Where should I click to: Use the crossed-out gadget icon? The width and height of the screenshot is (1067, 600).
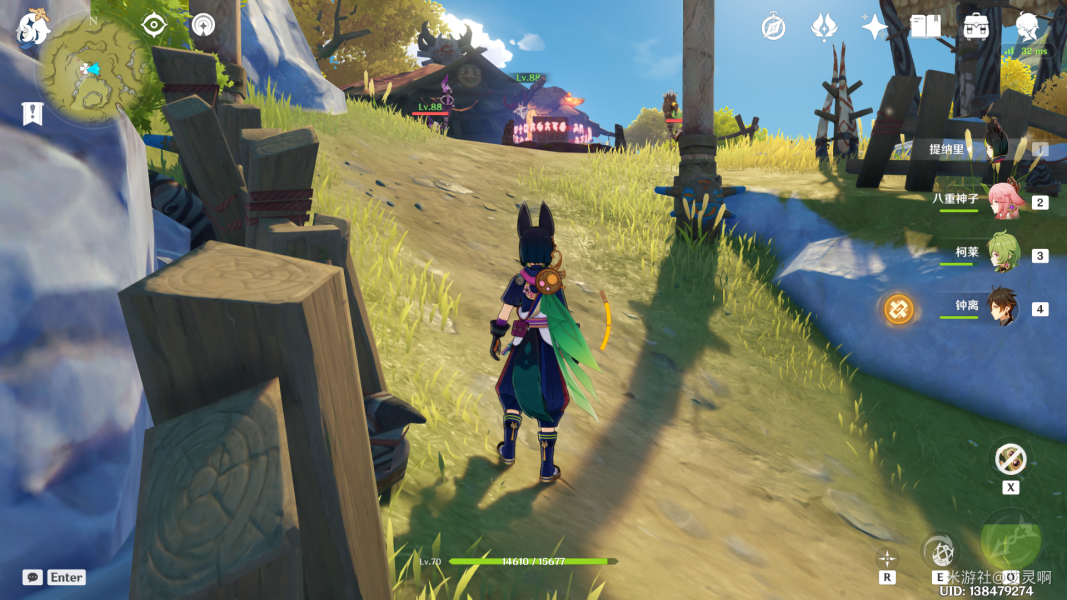click(1011, 459)
